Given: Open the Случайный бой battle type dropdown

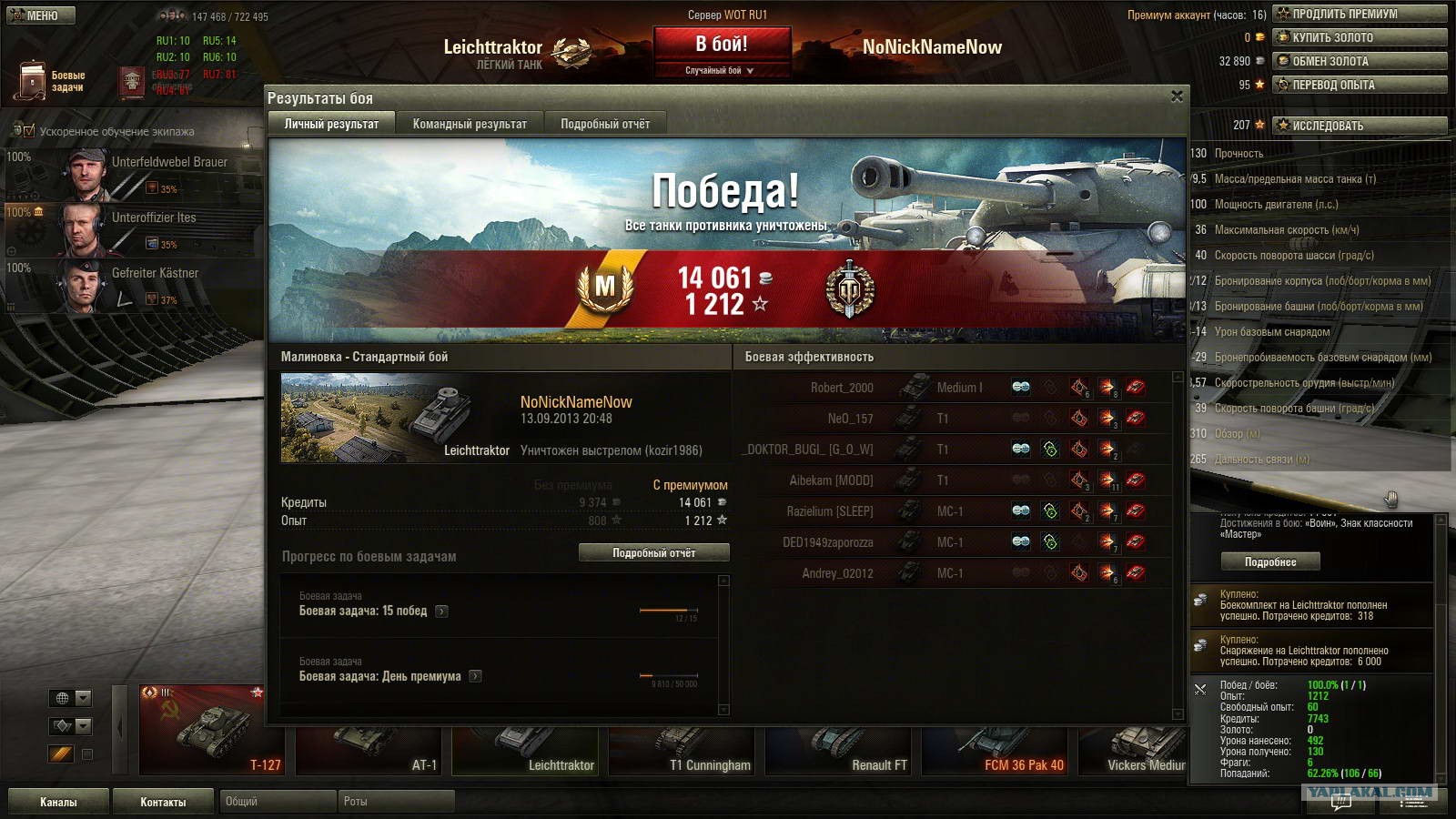Looking at the screenshot, I should 720,70.
